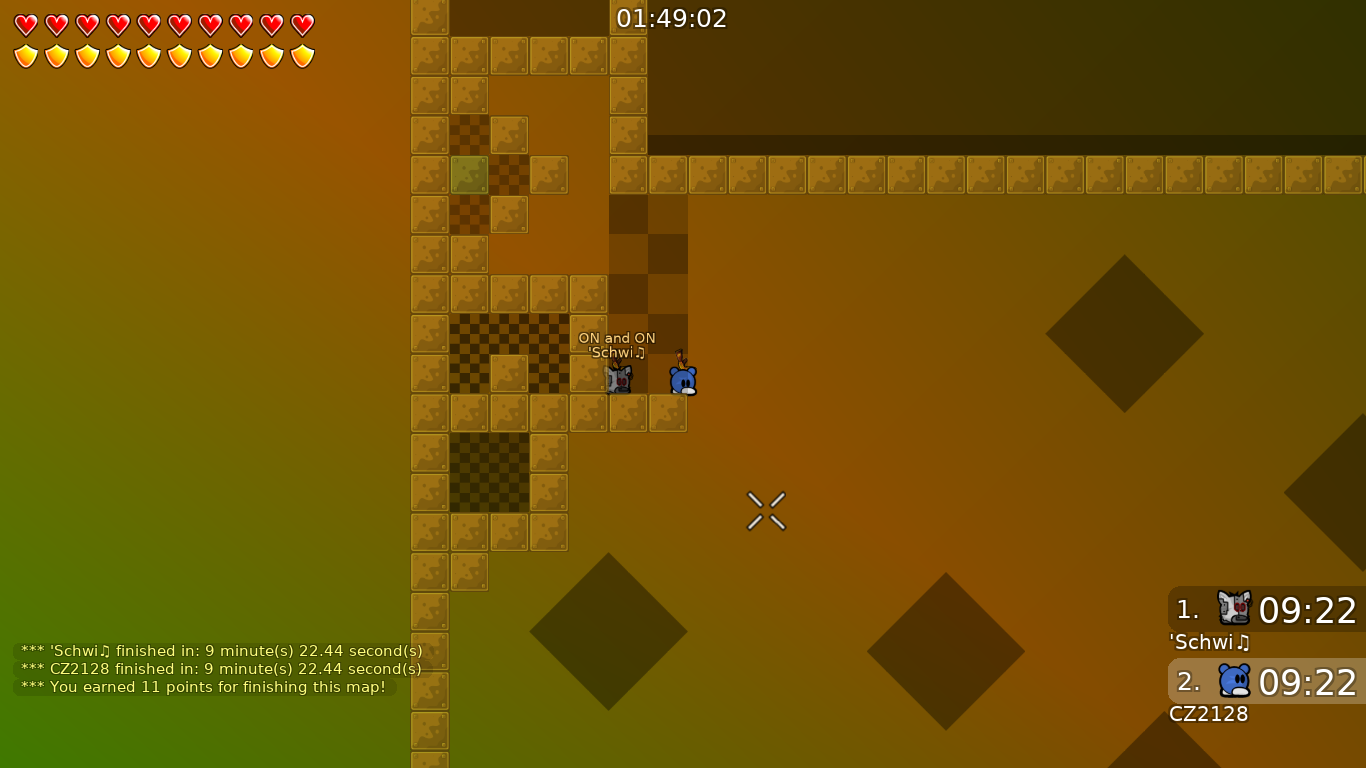Click the green highlighted tile on the wall
Image resolution: width=1366 pixels, height=768 pixels.
[468, 173]
